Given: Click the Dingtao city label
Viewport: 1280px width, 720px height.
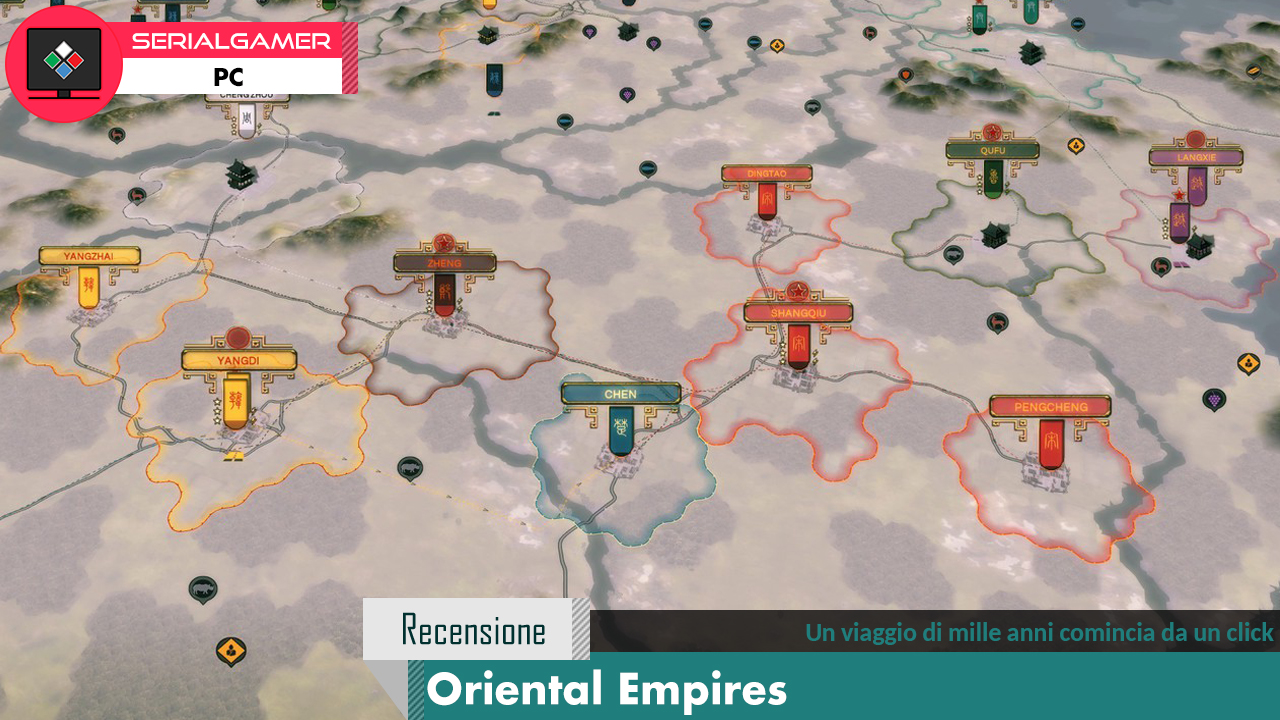Looking at the screenshot, I should [767, 174].
